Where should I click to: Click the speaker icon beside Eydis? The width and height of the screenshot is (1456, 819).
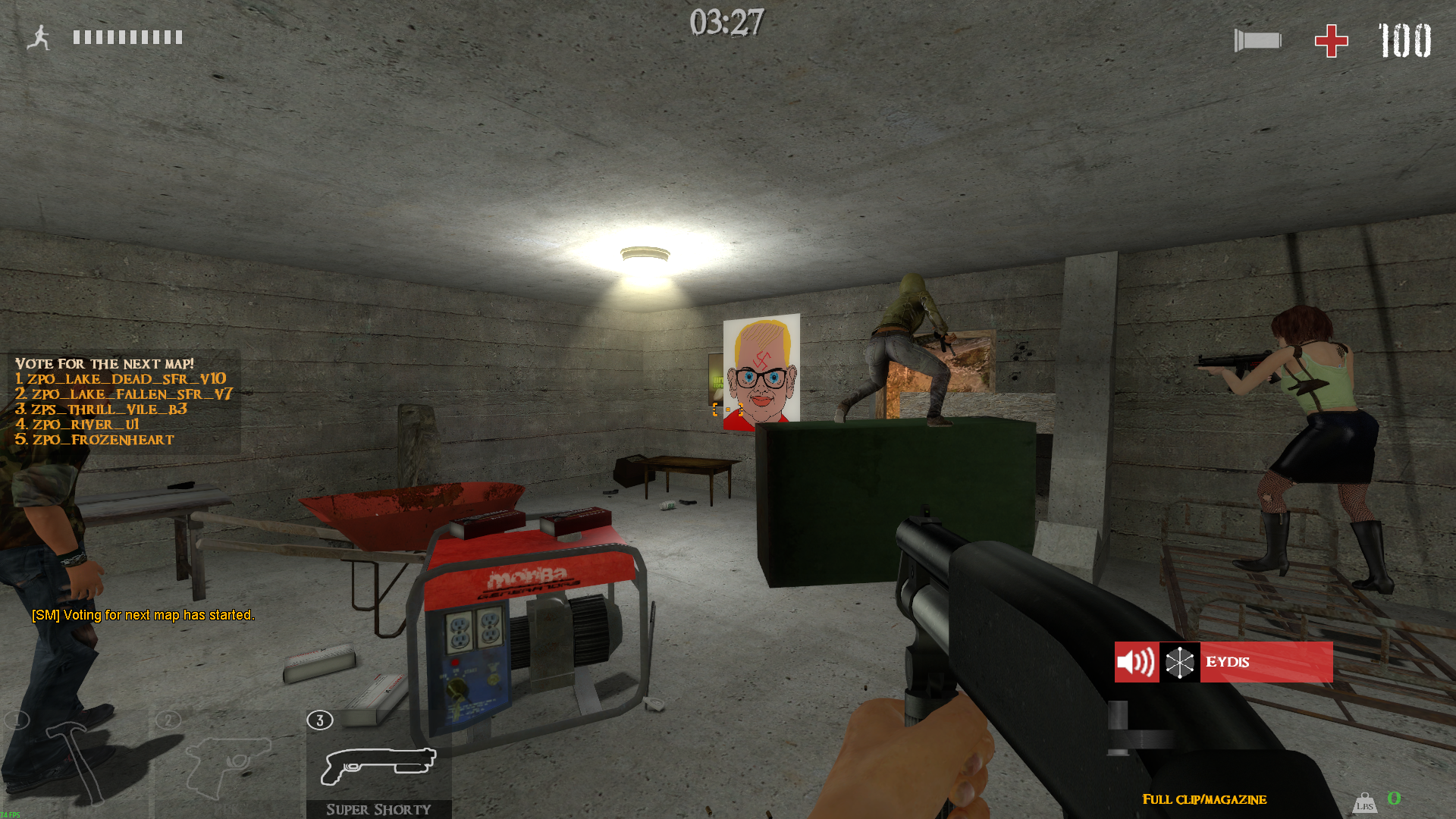(x=1136, y=662)
